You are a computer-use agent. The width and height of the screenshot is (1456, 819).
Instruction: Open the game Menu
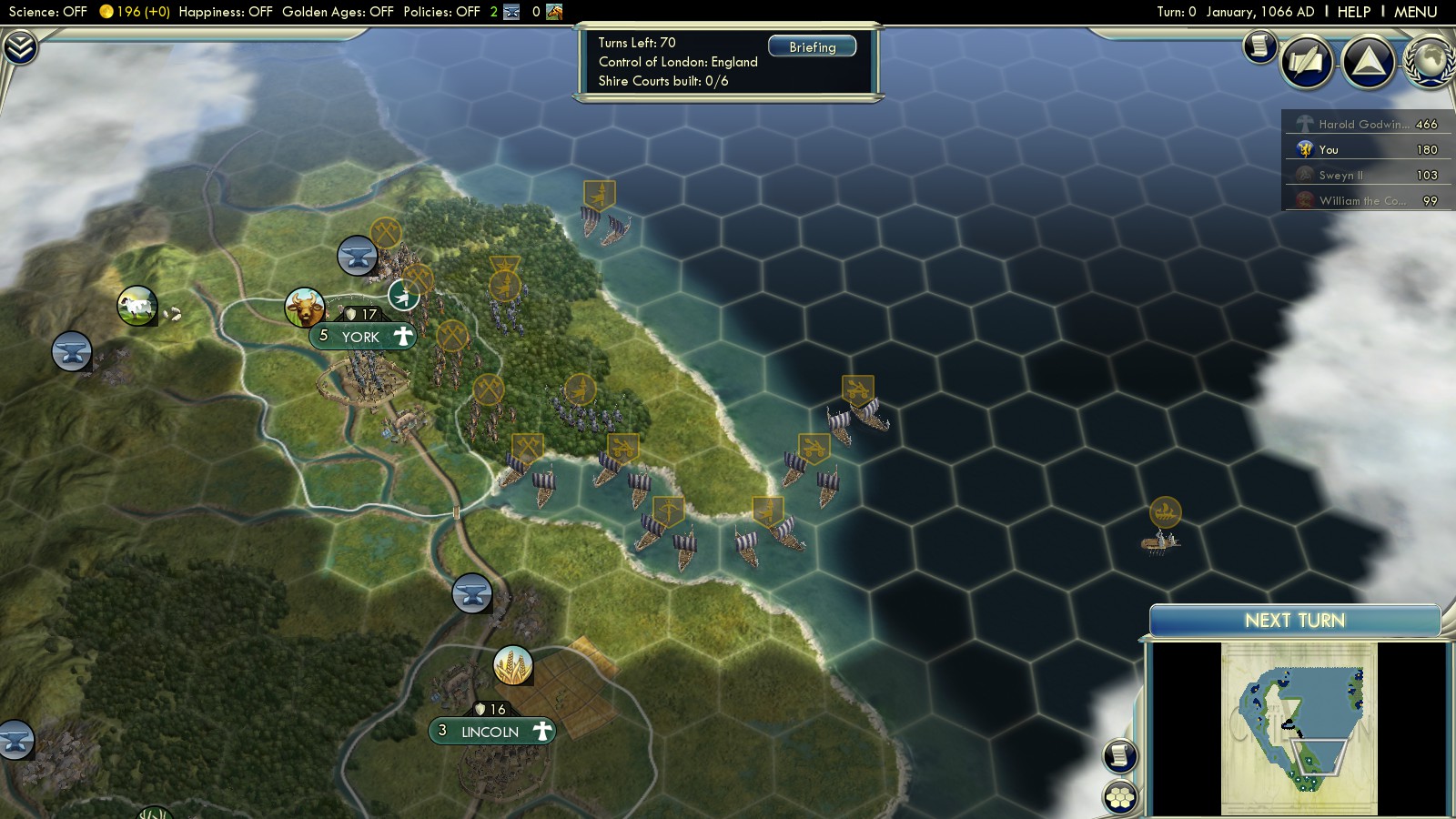coord(1415,12)
